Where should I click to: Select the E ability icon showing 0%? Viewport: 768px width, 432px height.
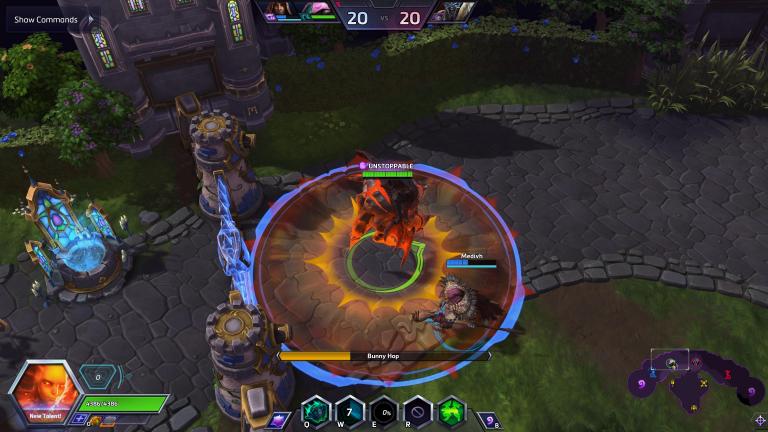[x=384, y=411]
